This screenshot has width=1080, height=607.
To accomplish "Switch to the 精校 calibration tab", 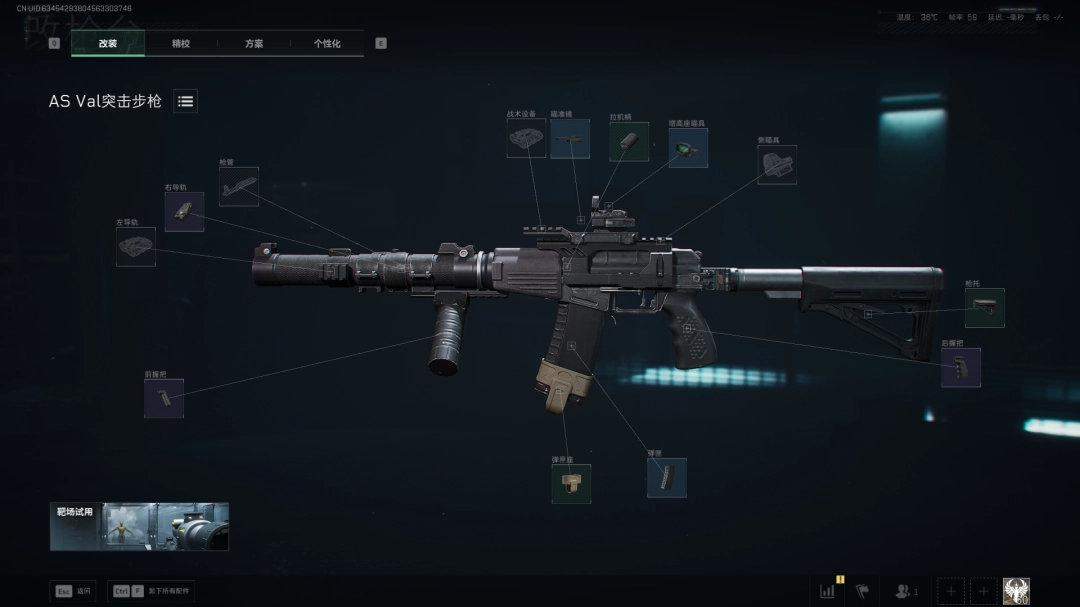I will (181, 44).
